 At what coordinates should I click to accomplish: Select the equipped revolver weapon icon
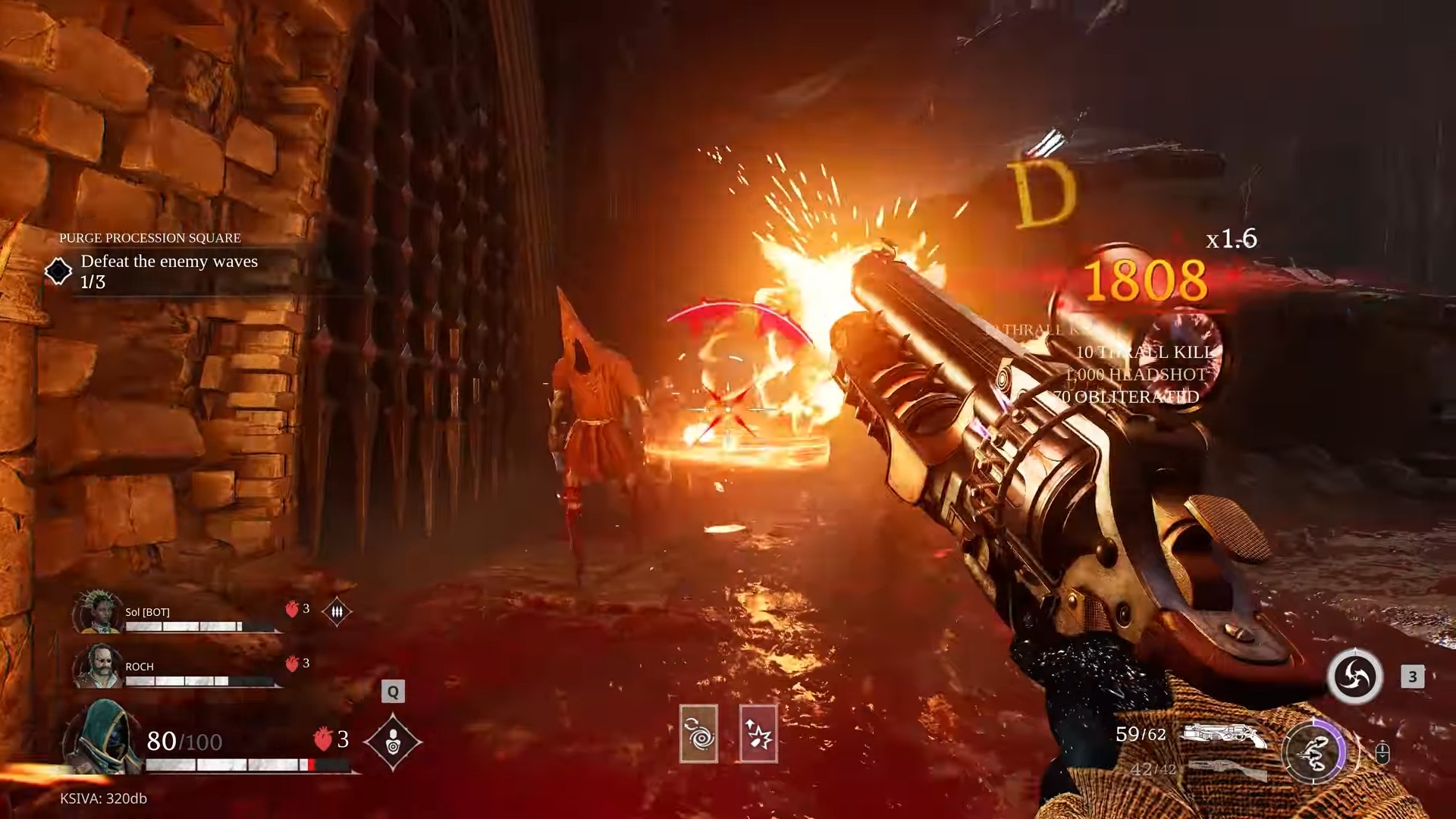pos(1224,735)
